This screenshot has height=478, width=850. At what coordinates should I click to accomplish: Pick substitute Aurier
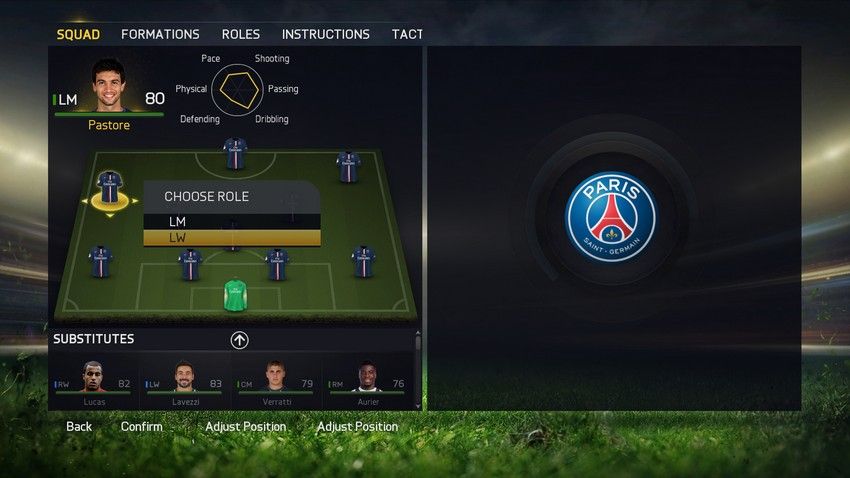[367, 384]
